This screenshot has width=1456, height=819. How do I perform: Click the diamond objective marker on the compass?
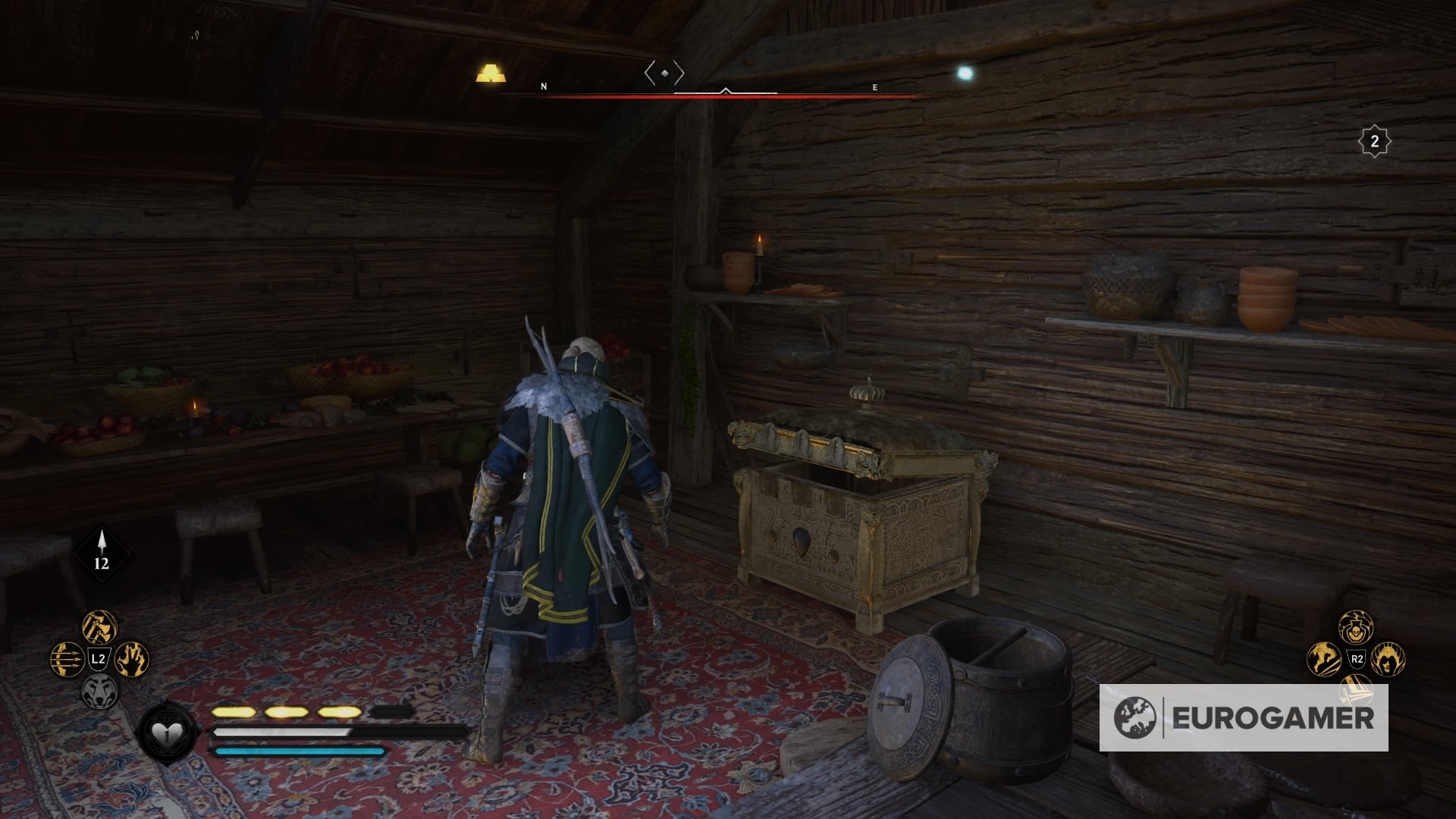pos(664,72)
